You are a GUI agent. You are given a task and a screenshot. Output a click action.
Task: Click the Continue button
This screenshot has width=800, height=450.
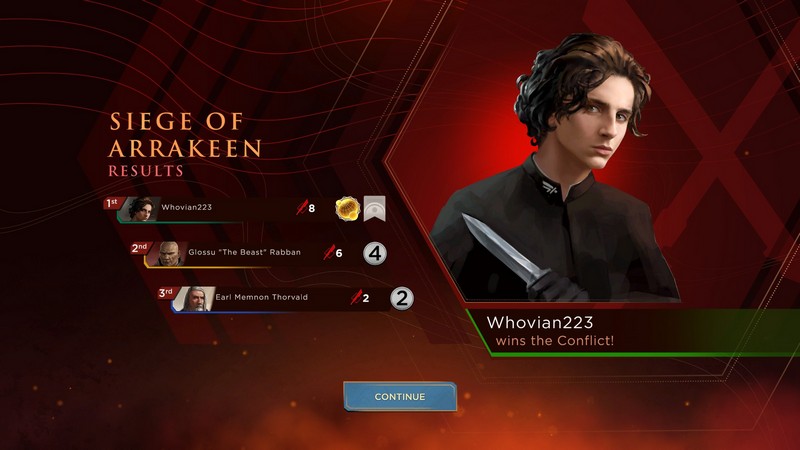click(x=400, y=396)
